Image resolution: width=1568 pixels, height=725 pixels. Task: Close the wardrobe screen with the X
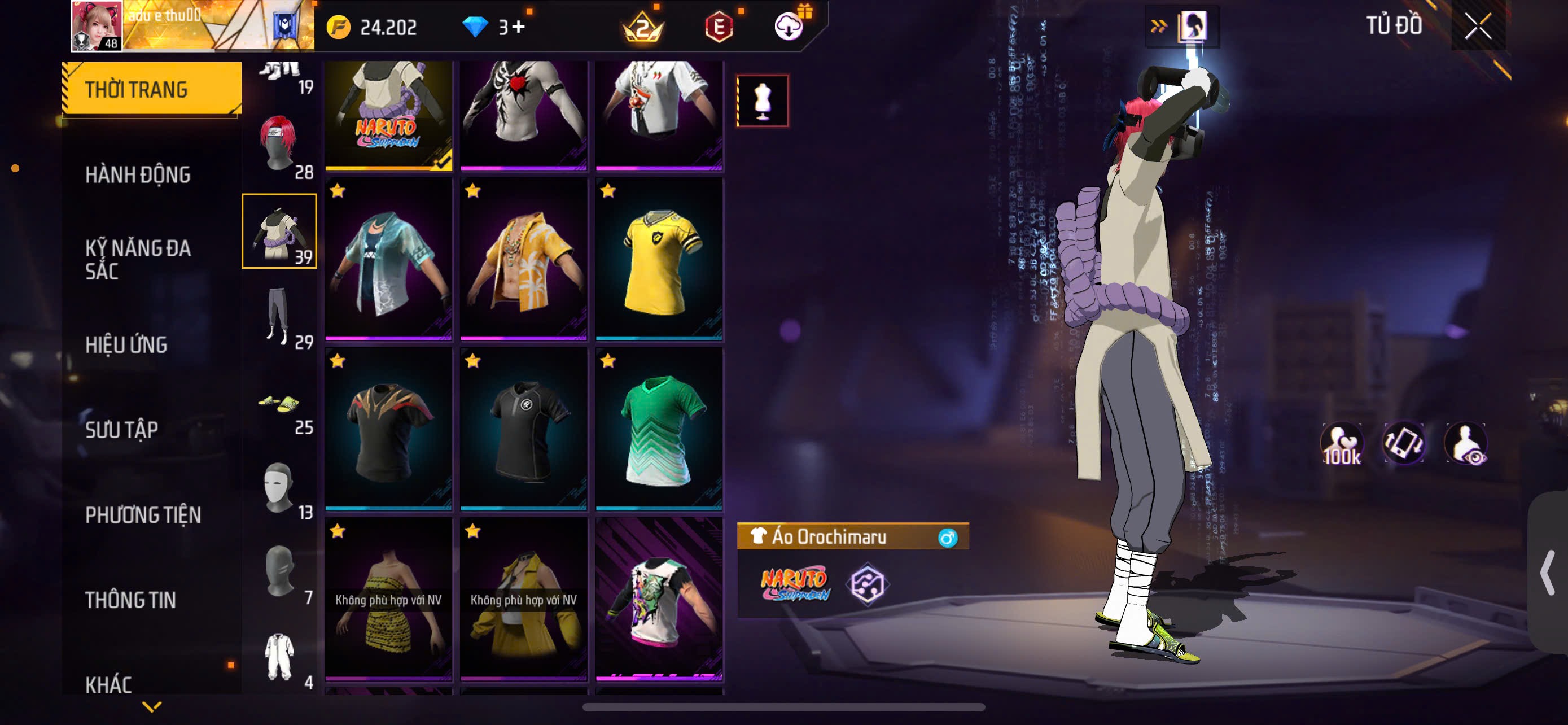pyautogui.click(x=1477, y=26)
